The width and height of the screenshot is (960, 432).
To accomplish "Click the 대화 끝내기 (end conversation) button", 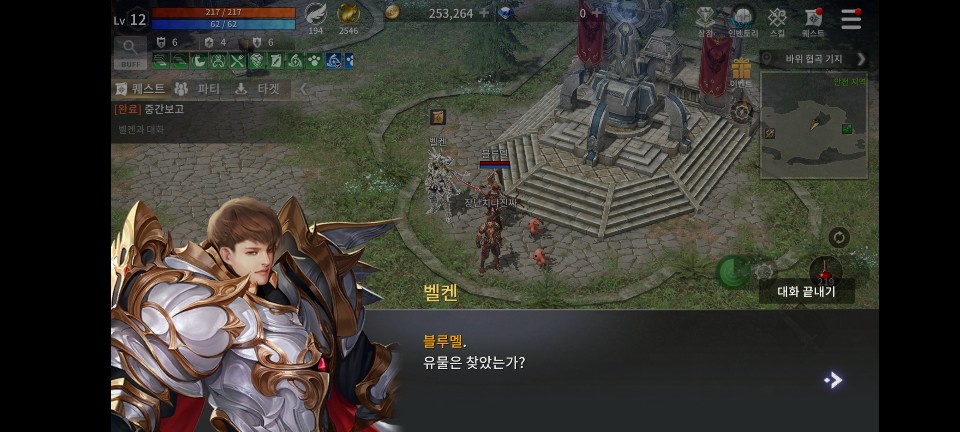I will coord(806,292).
